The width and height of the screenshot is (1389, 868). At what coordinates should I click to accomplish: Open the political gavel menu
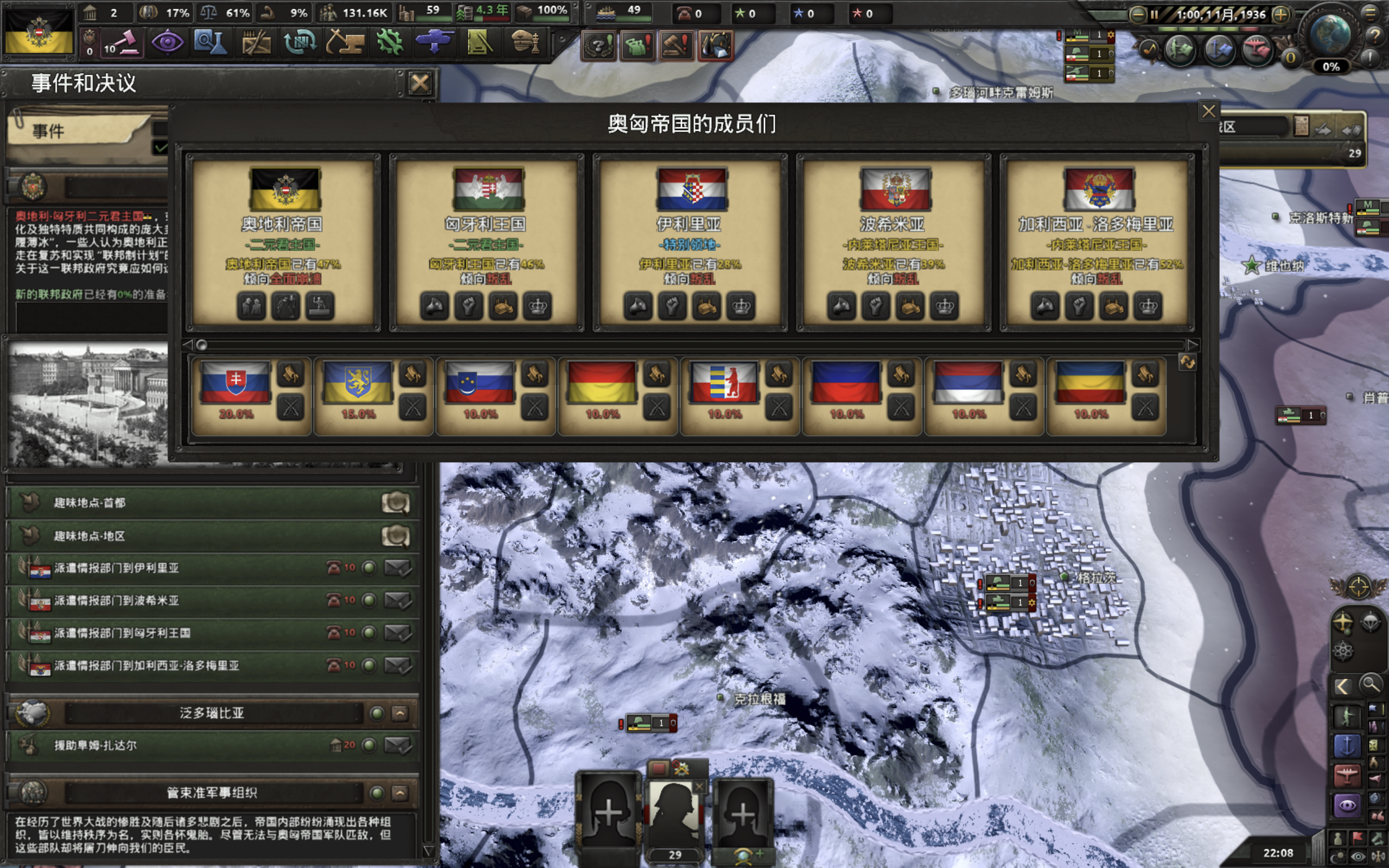pyautogui.click(x=122, y=42)
